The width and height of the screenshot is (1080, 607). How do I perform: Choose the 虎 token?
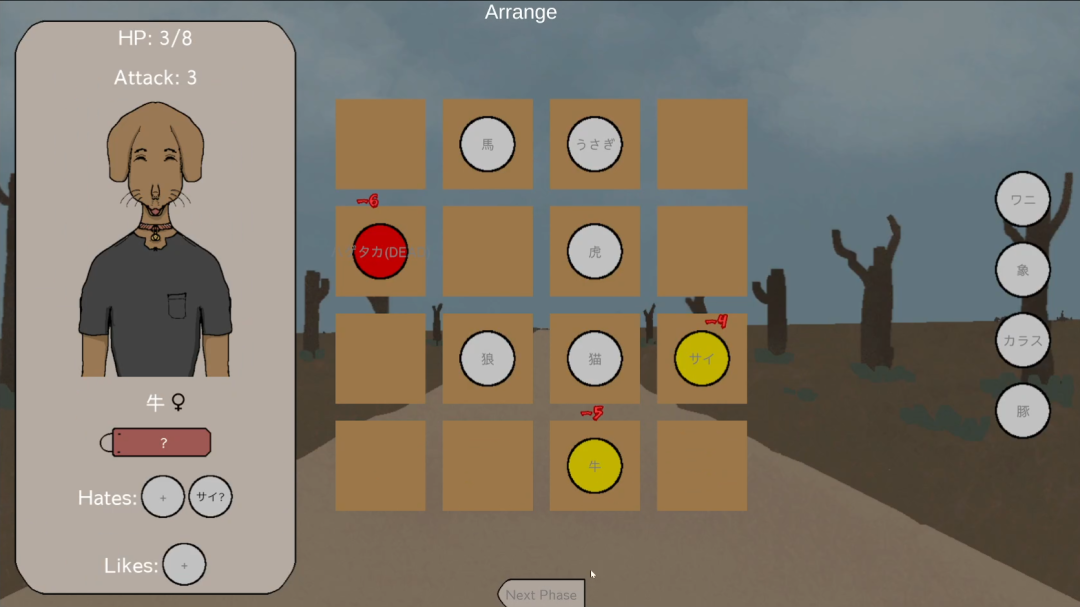595,251
